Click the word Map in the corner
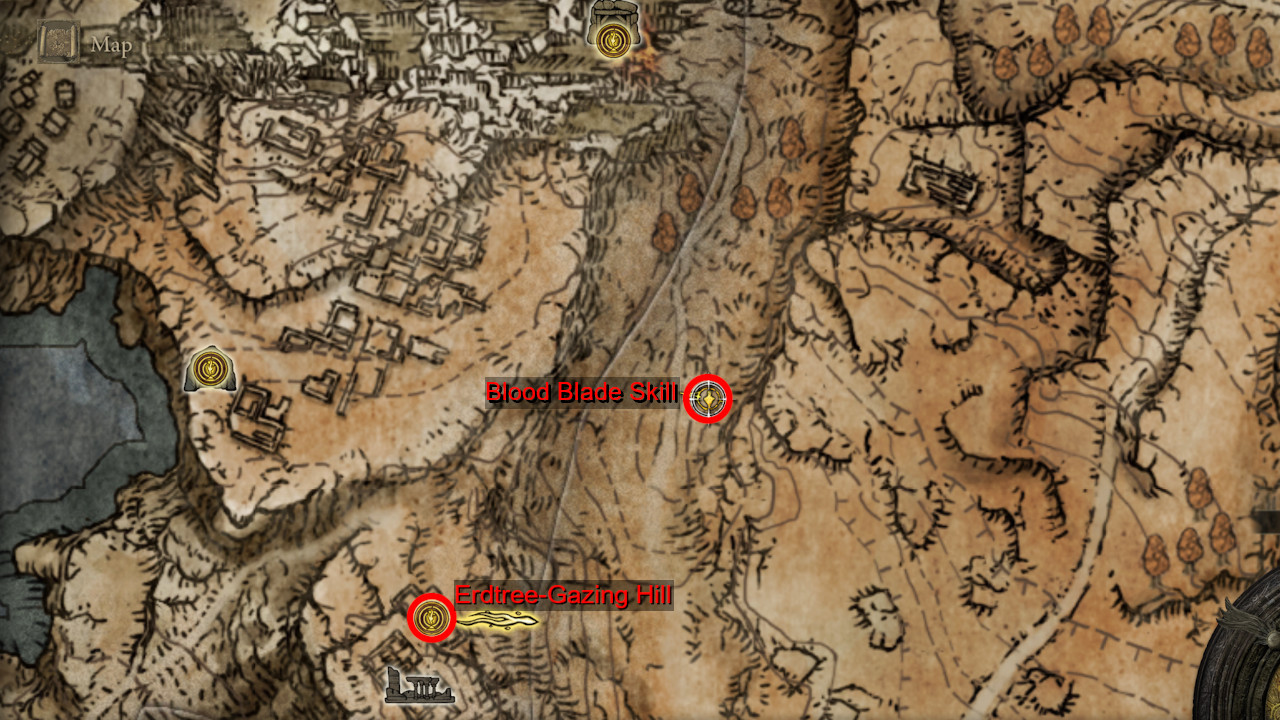The width and height of the screenshot is (1280, 720). point(114,44)
